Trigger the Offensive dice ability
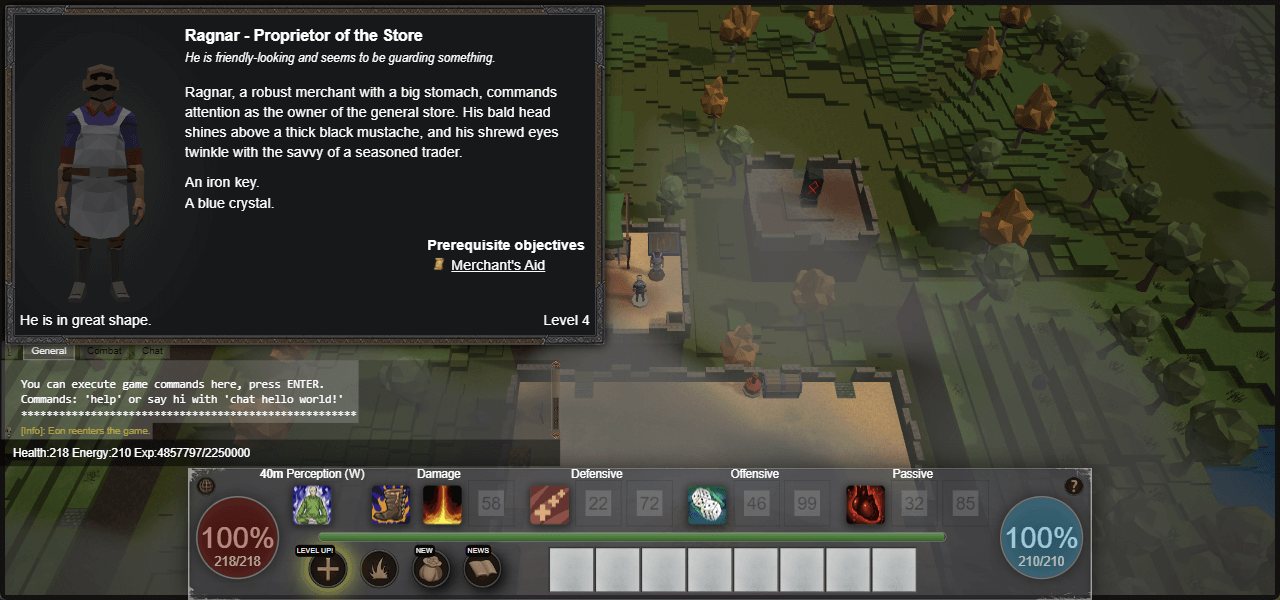This screenshot has width=1280, height=600. (707, 505)
